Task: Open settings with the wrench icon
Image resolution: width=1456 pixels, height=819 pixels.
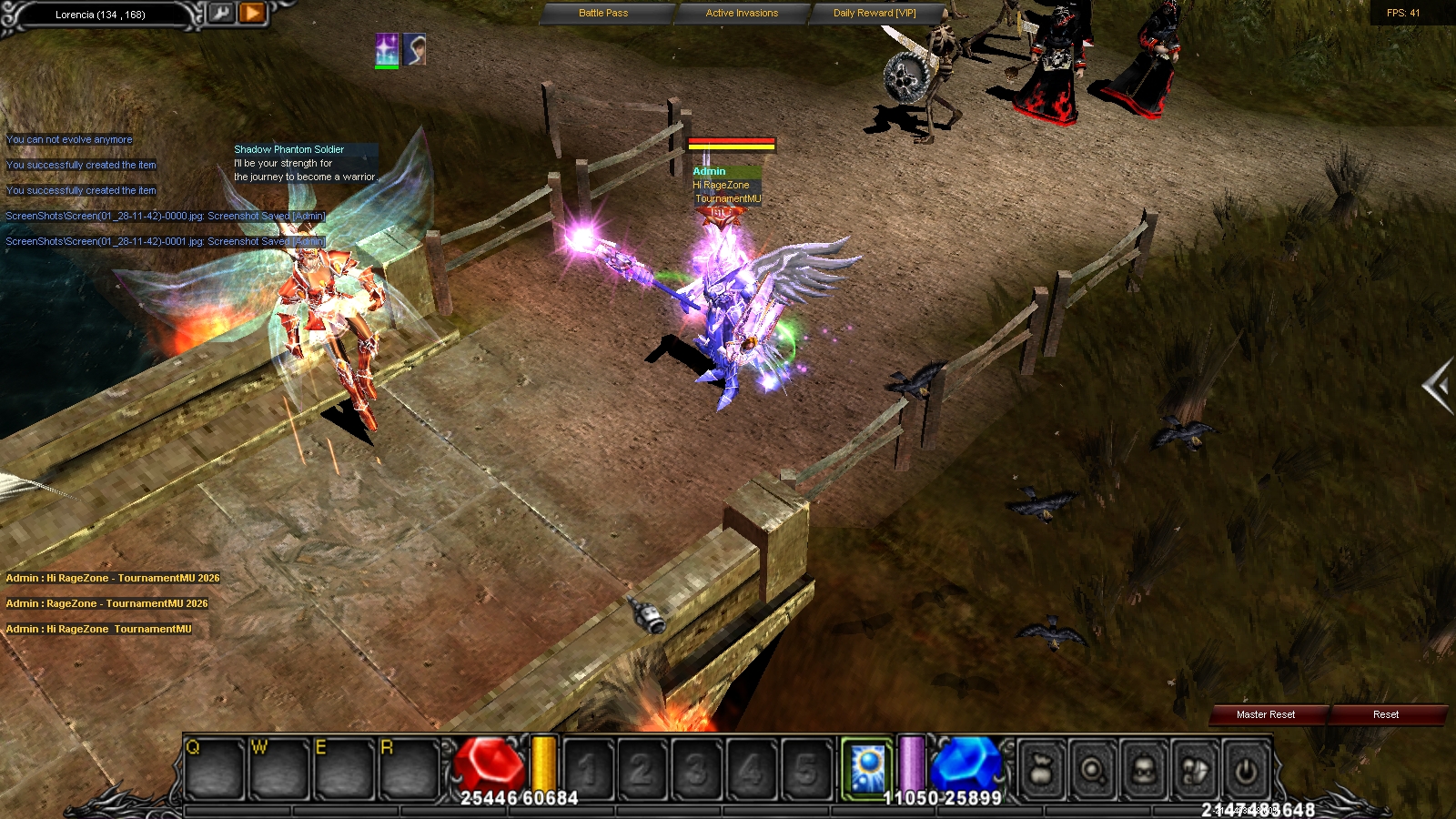Action: pyautogui.click(x=221, y=13)
